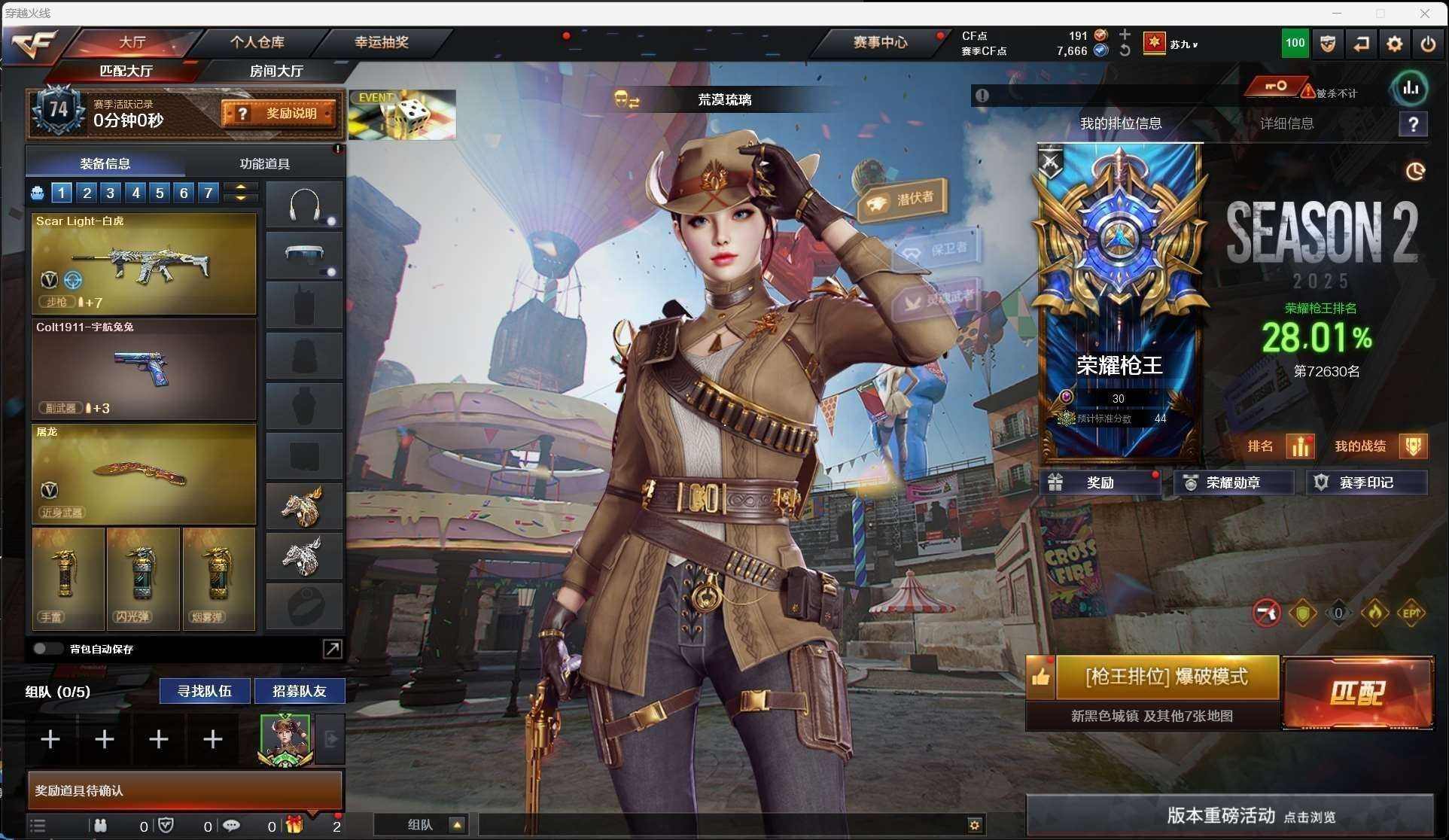Open the 赛事中心 tournament center
Screen dimensions: 1449x840
pos(879,42)
